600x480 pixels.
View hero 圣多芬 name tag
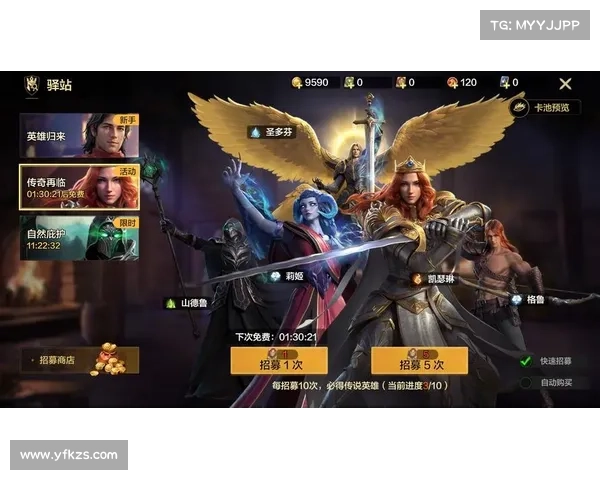[x=272, y=132]
